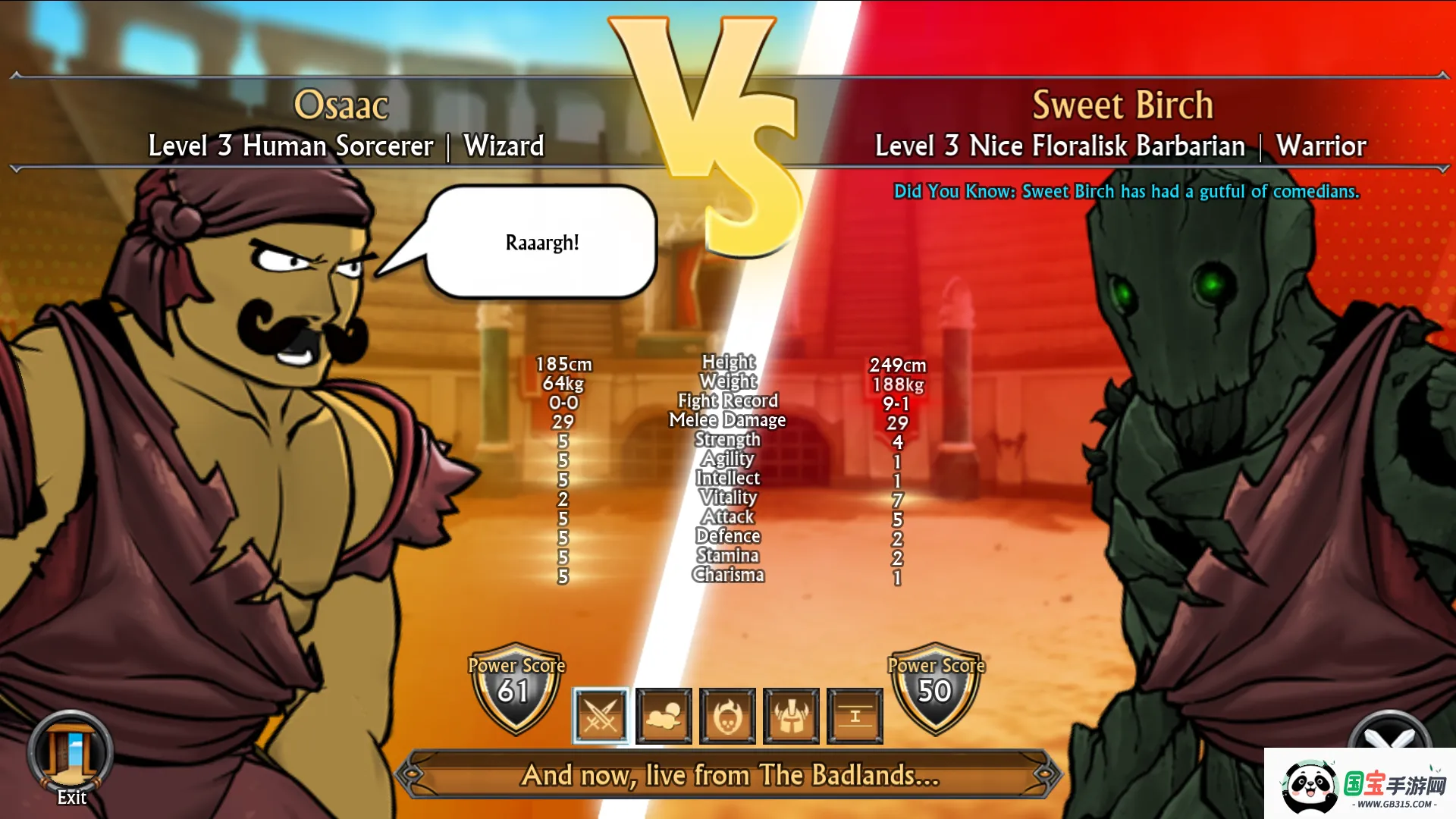Show the horned helmet tab
The width and height of the screenshot is (1456, 819).
pyautogui.click(x=791, y=716)
